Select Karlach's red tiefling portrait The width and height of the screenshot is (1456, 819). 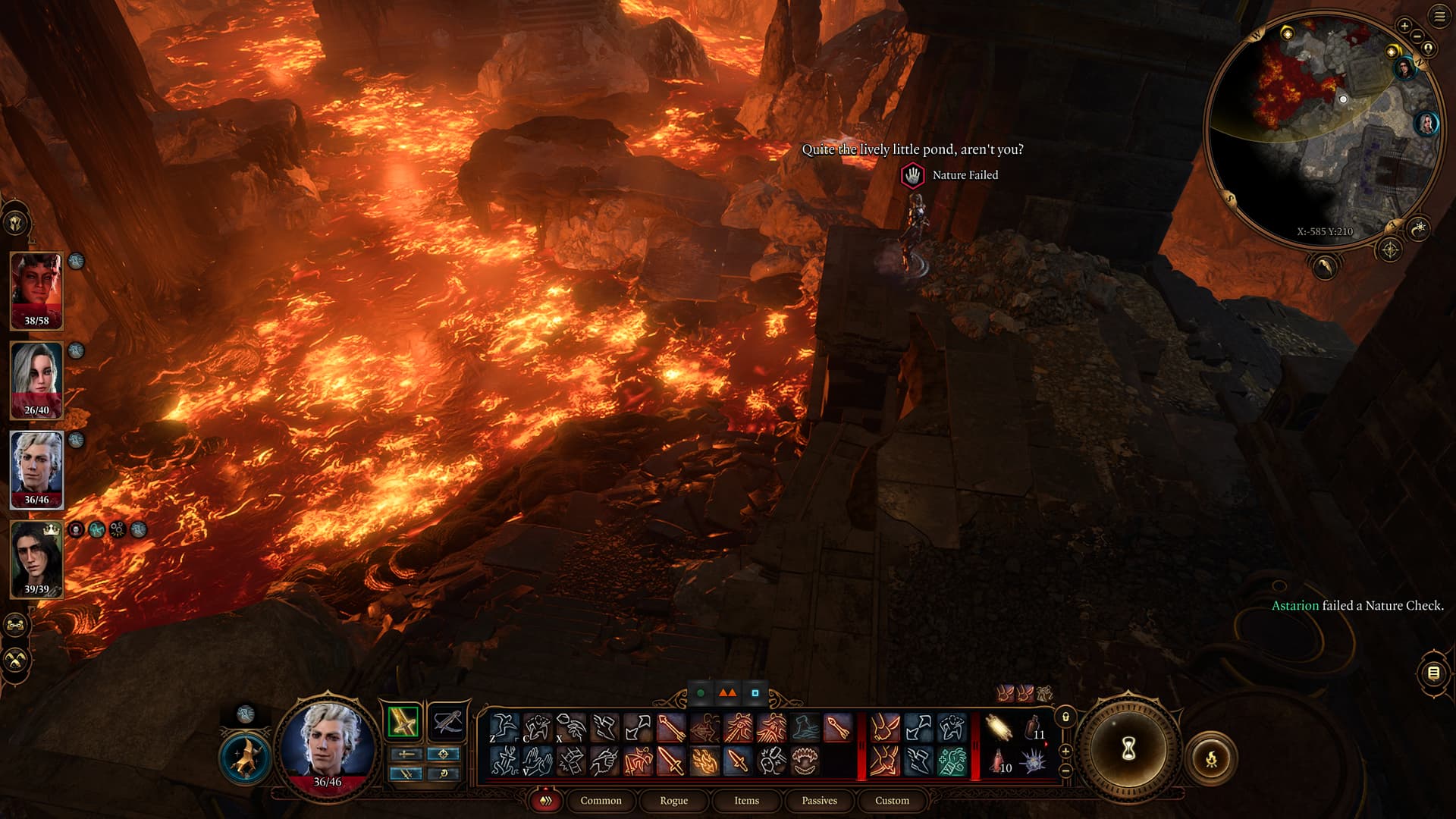[36, 290]
